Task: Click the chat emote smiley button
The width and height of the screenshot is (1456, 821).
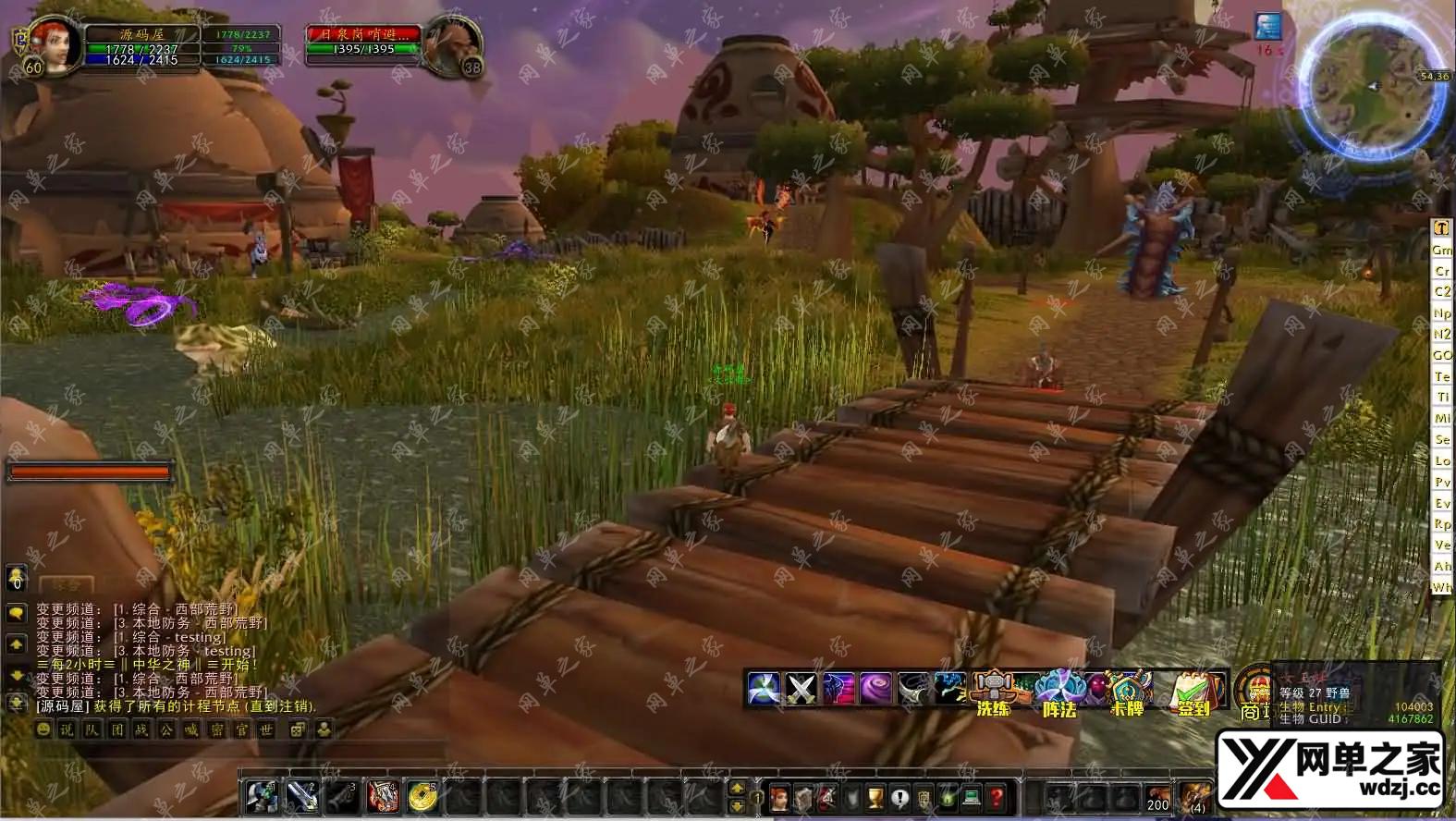Action: pos(43,729)
